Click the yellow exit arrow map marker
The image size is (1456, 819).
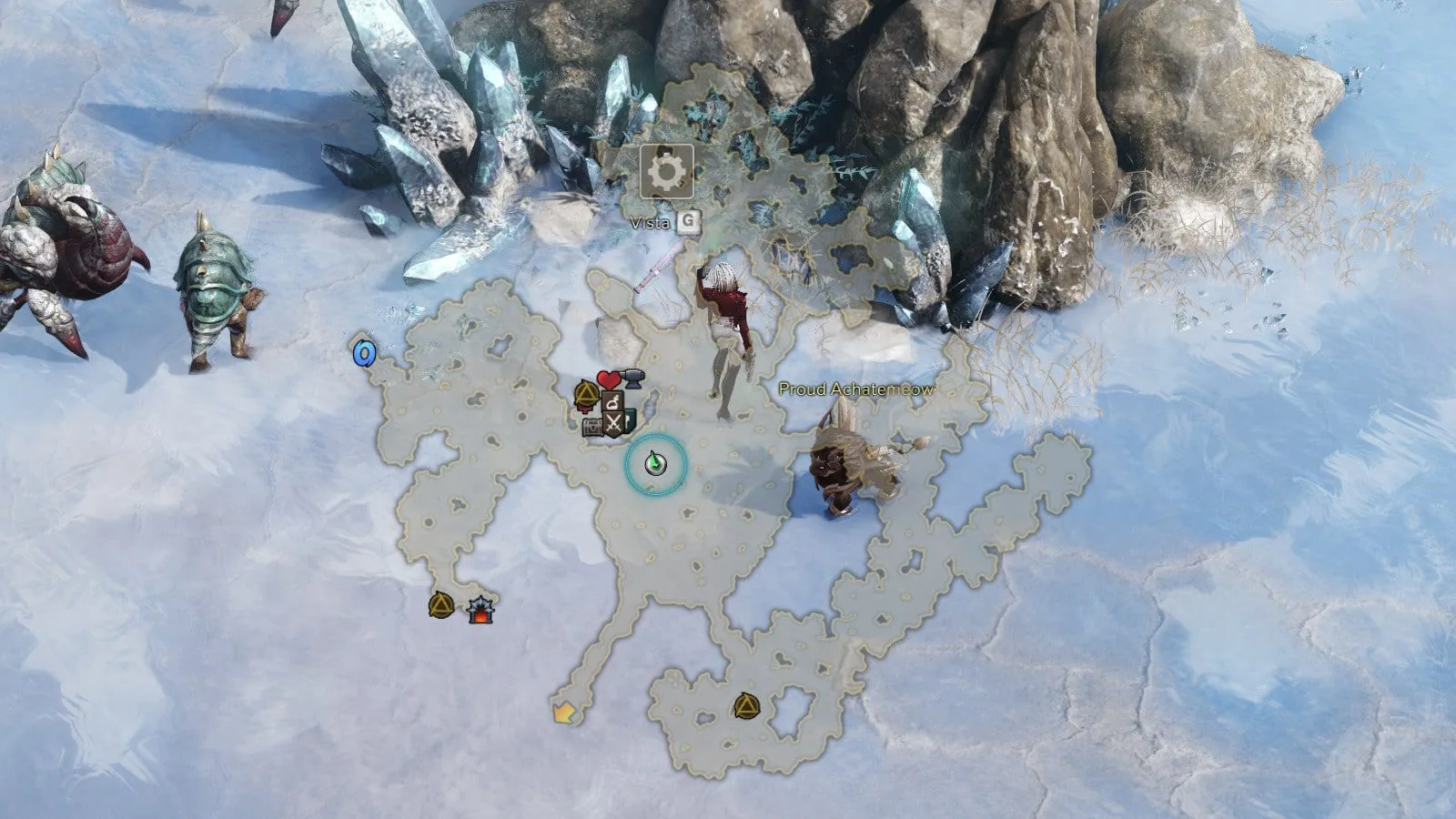coord(563,713)
